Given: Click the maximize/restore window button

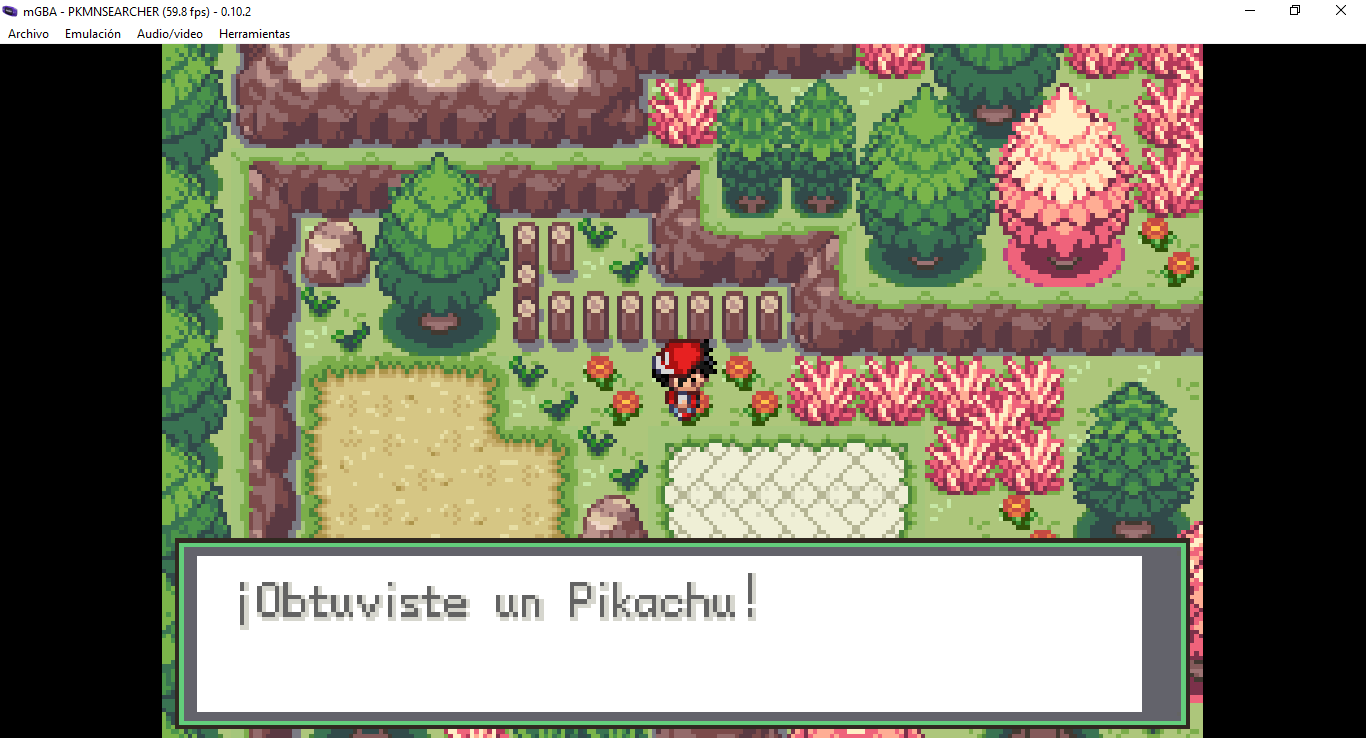Looking at the screenshot, I should click(x=1294, y=10).
